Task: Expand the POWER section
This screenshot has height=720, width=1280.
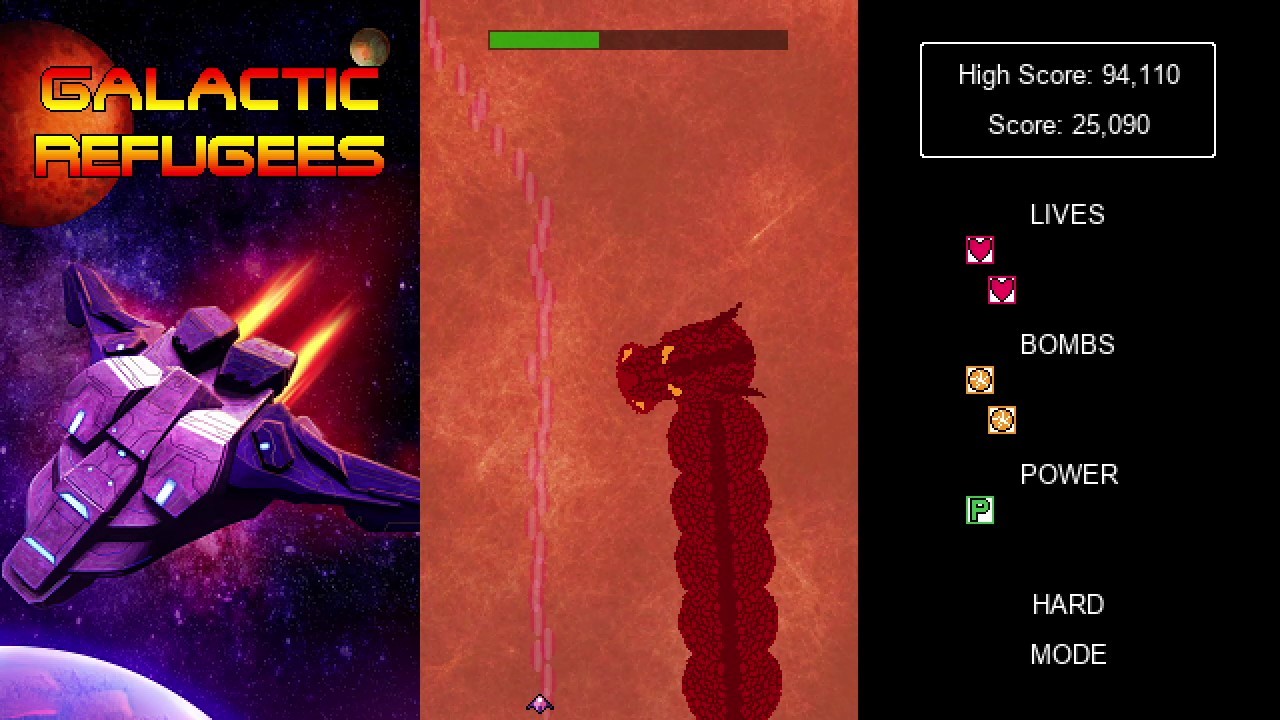Action: click(1068, 475)
